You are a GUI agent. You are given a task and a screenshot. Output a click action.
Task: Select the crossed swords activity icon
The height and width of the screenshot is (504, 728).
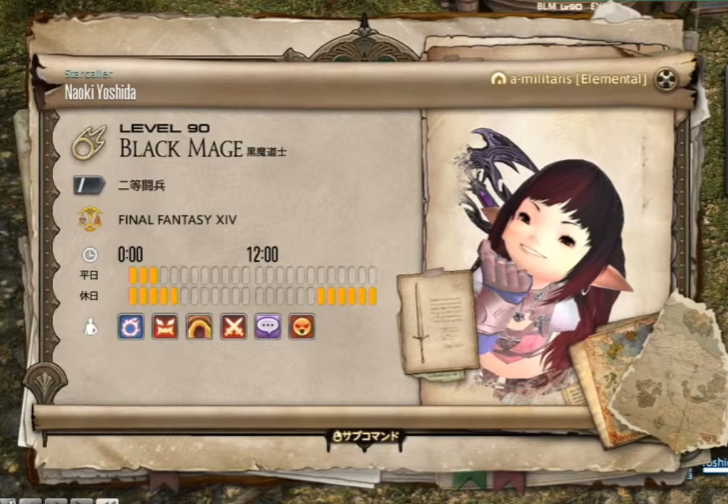point(233,326)
